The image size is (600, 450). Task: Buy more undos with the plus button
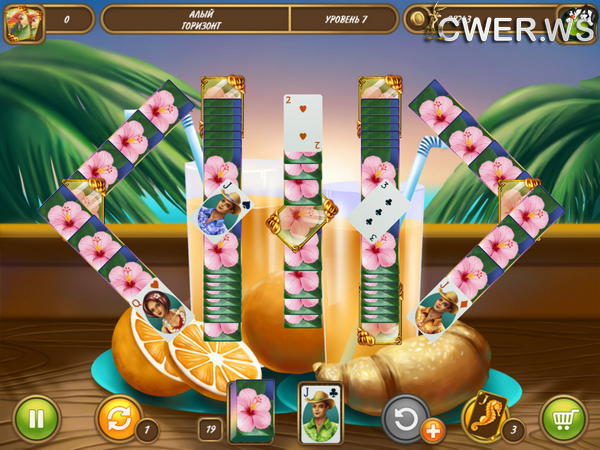click(433, 431)
